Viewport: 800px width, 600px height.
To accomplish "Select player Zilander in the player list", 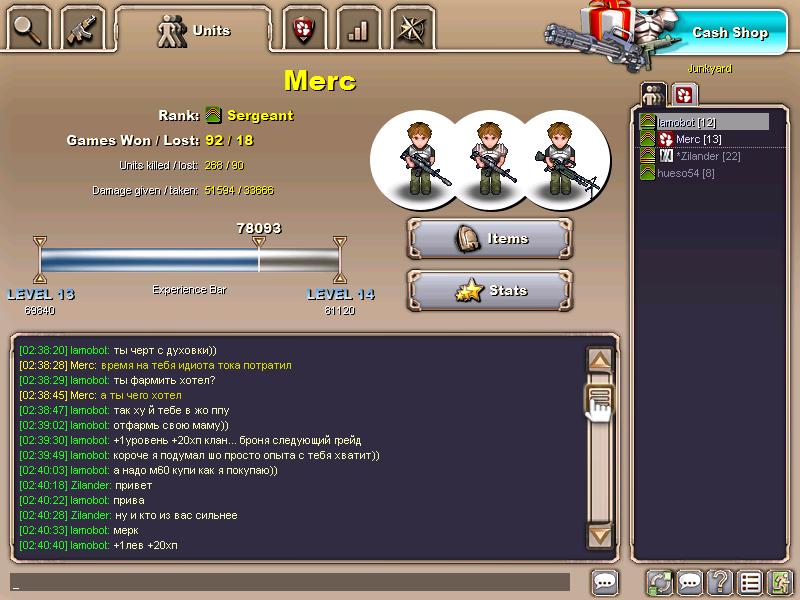I will (x=708, y=156).
